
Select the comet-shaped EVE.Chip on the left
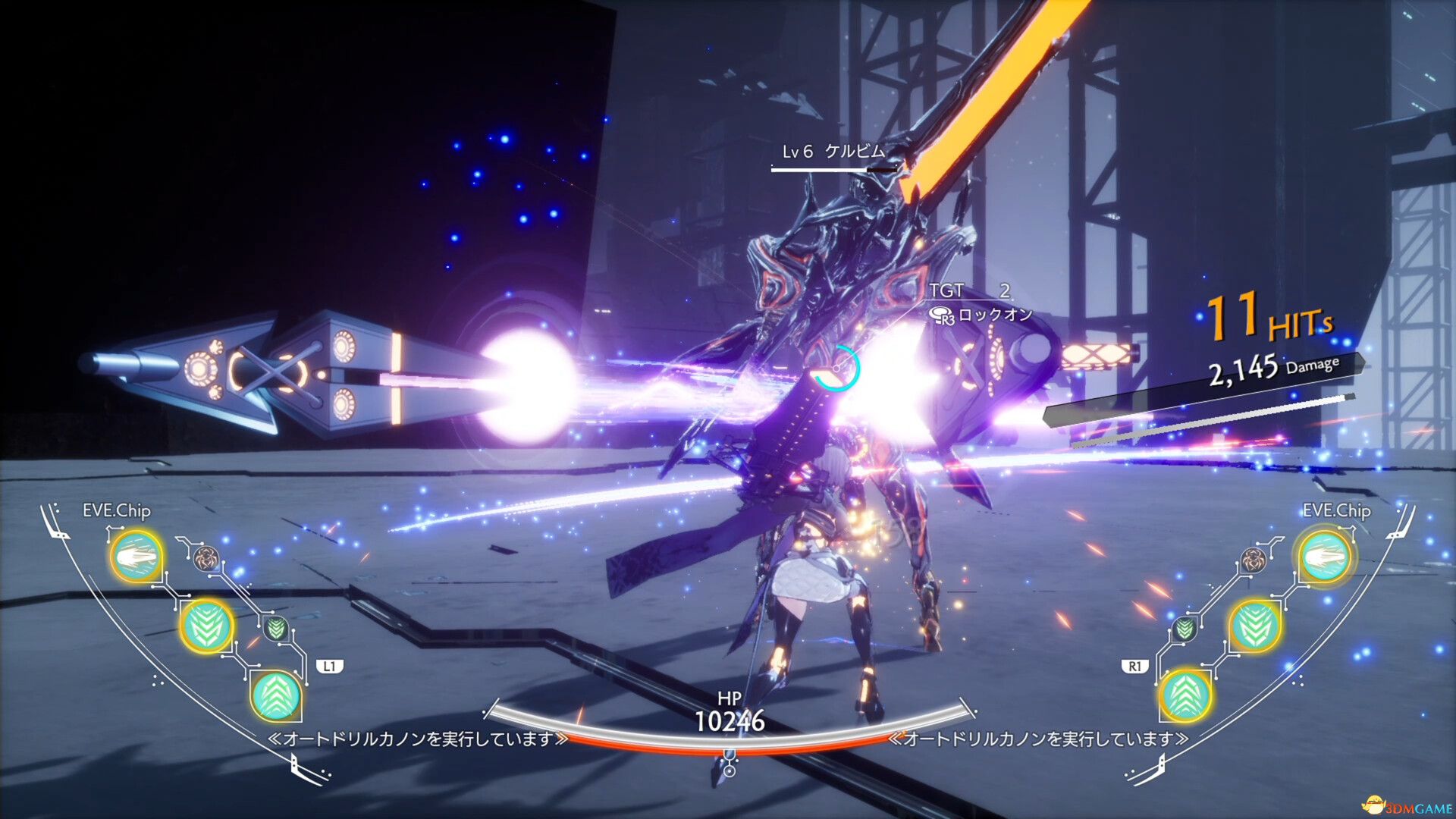click(137, 557)
